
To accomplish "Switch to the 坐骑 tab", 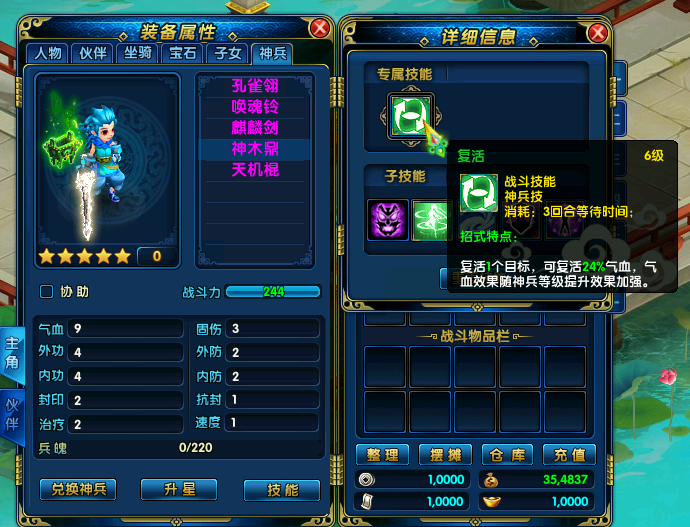I will 138,53.
